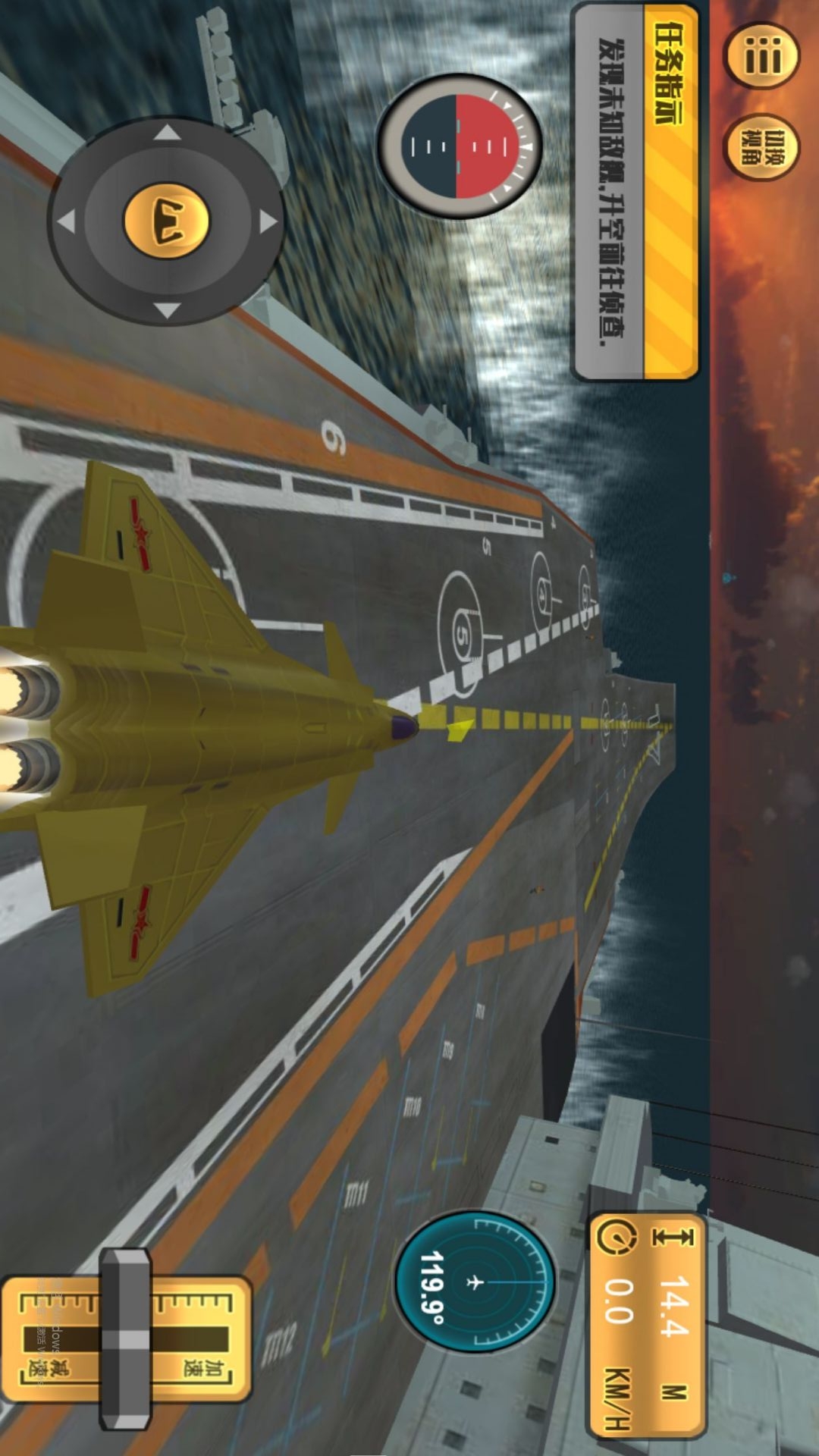Open the pause menu with the three-bar button

point(762,55)
